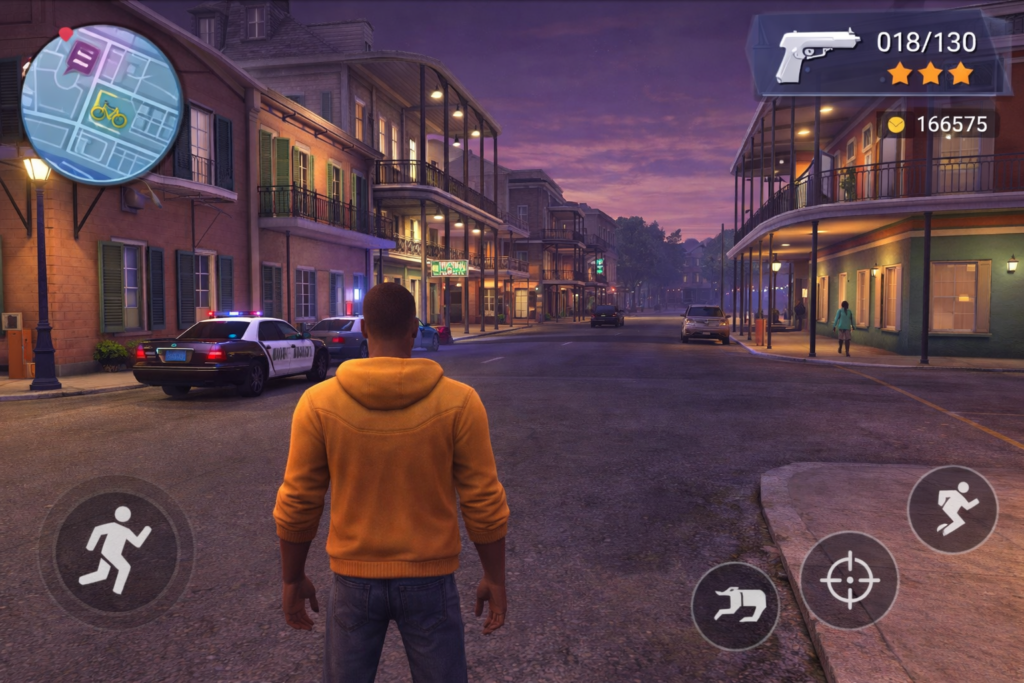The width and height of the screenshot is (1024, 683).
Task: Touch the walking-man movement joystick
Action: coord(115,551)
